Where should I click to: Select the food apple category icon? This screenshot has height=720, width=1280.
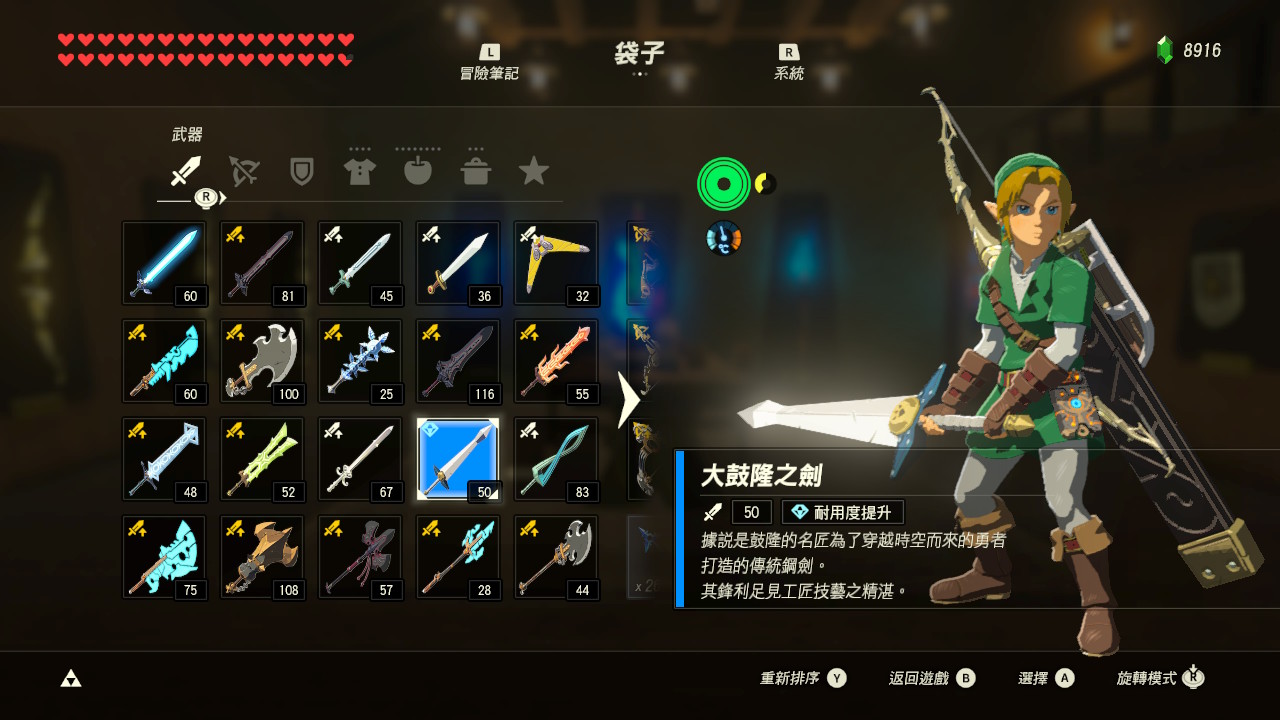pos(418,170)
